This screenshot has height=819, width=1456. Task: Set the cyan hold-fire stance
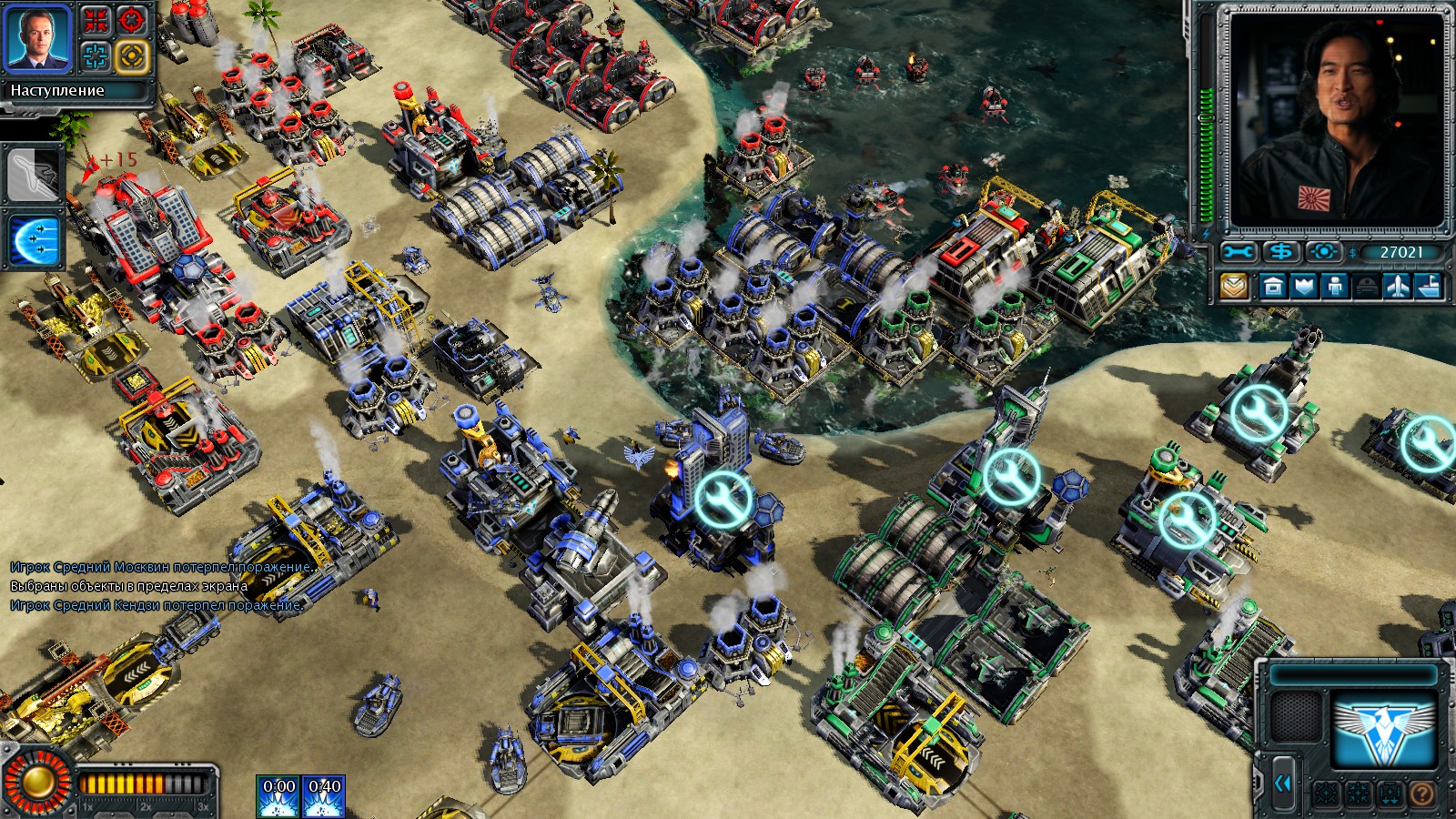click(94, 56)
